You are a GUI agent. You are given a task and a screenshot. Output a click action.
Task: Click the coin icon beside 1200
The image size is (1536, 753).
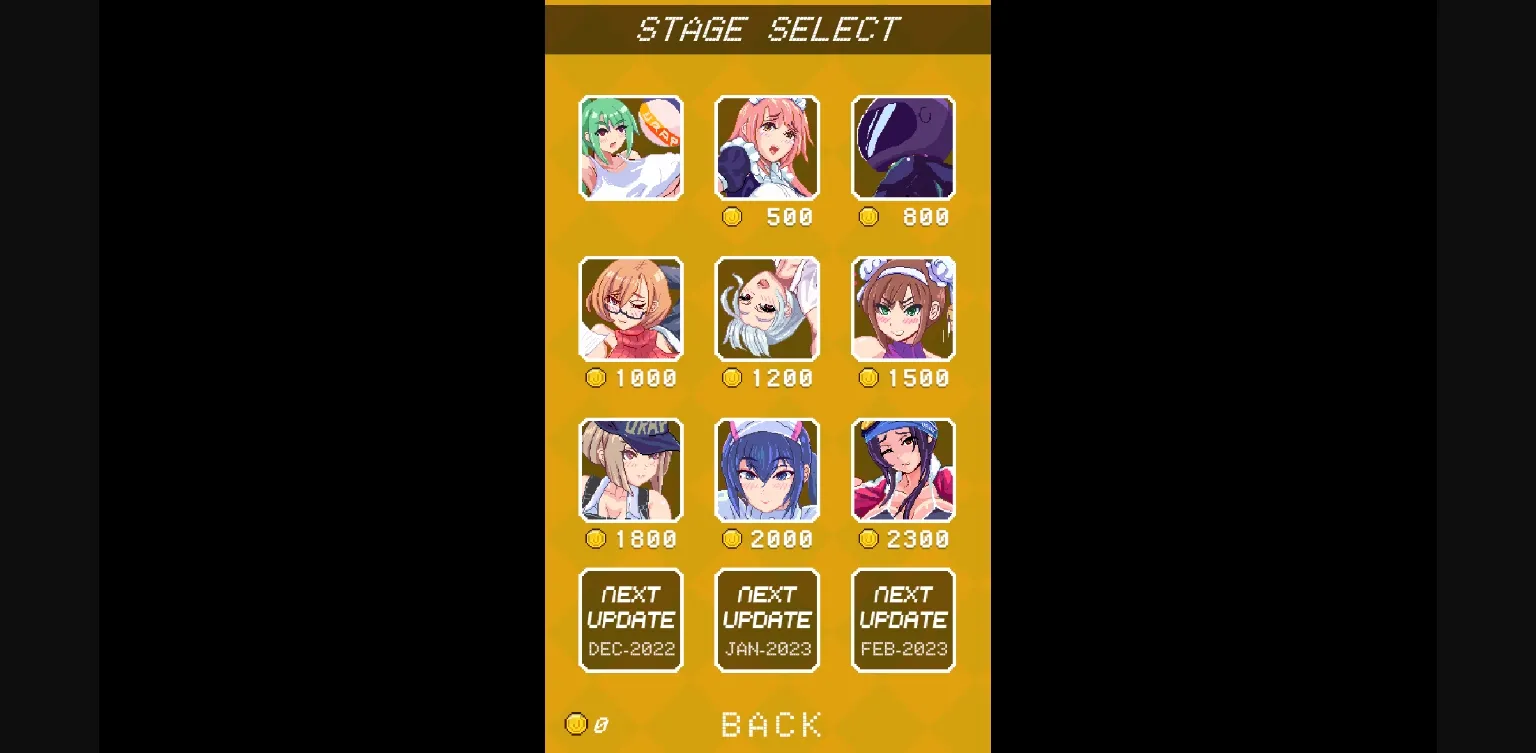click(732, 378)
